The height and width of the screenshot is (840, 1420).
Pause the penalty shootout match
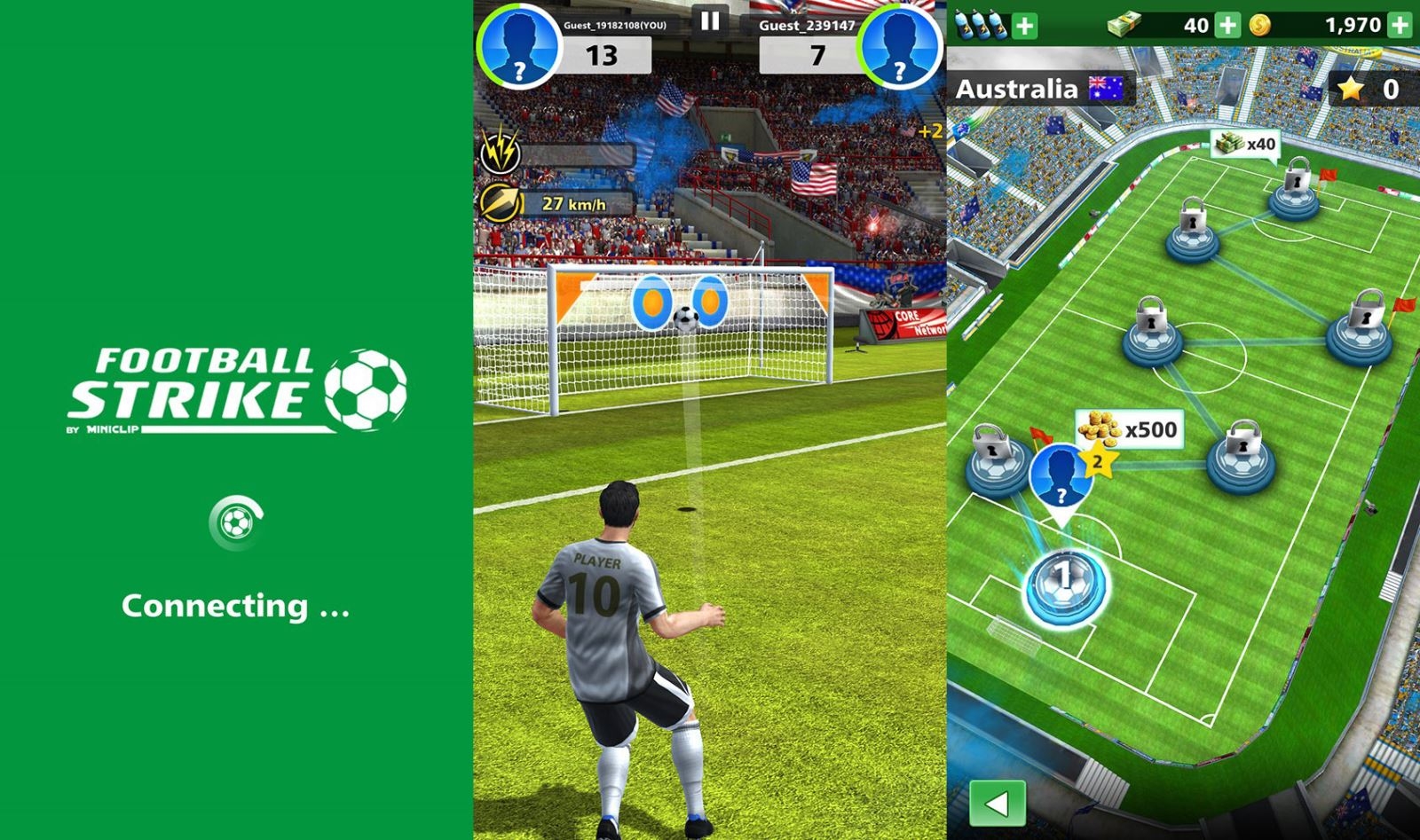709,20
